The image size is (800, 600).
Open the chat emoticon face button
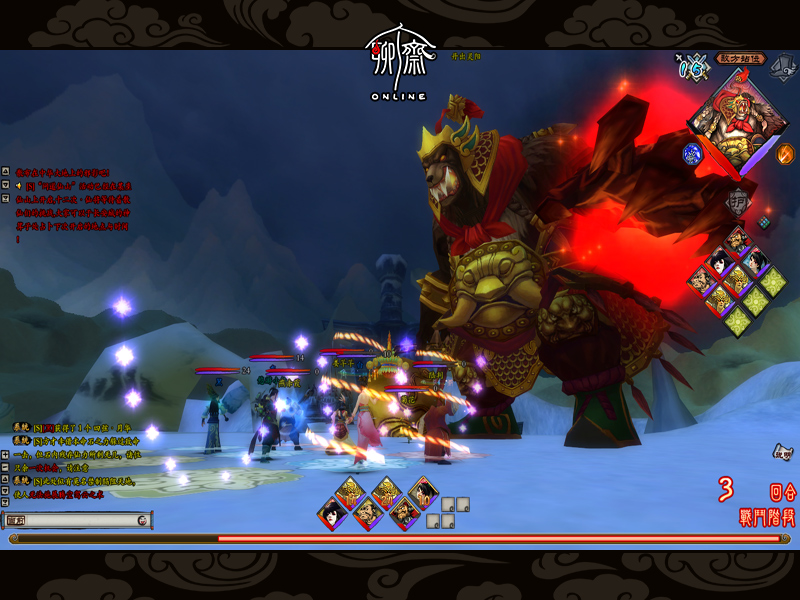pyautogui.click(x=143, y=520)
